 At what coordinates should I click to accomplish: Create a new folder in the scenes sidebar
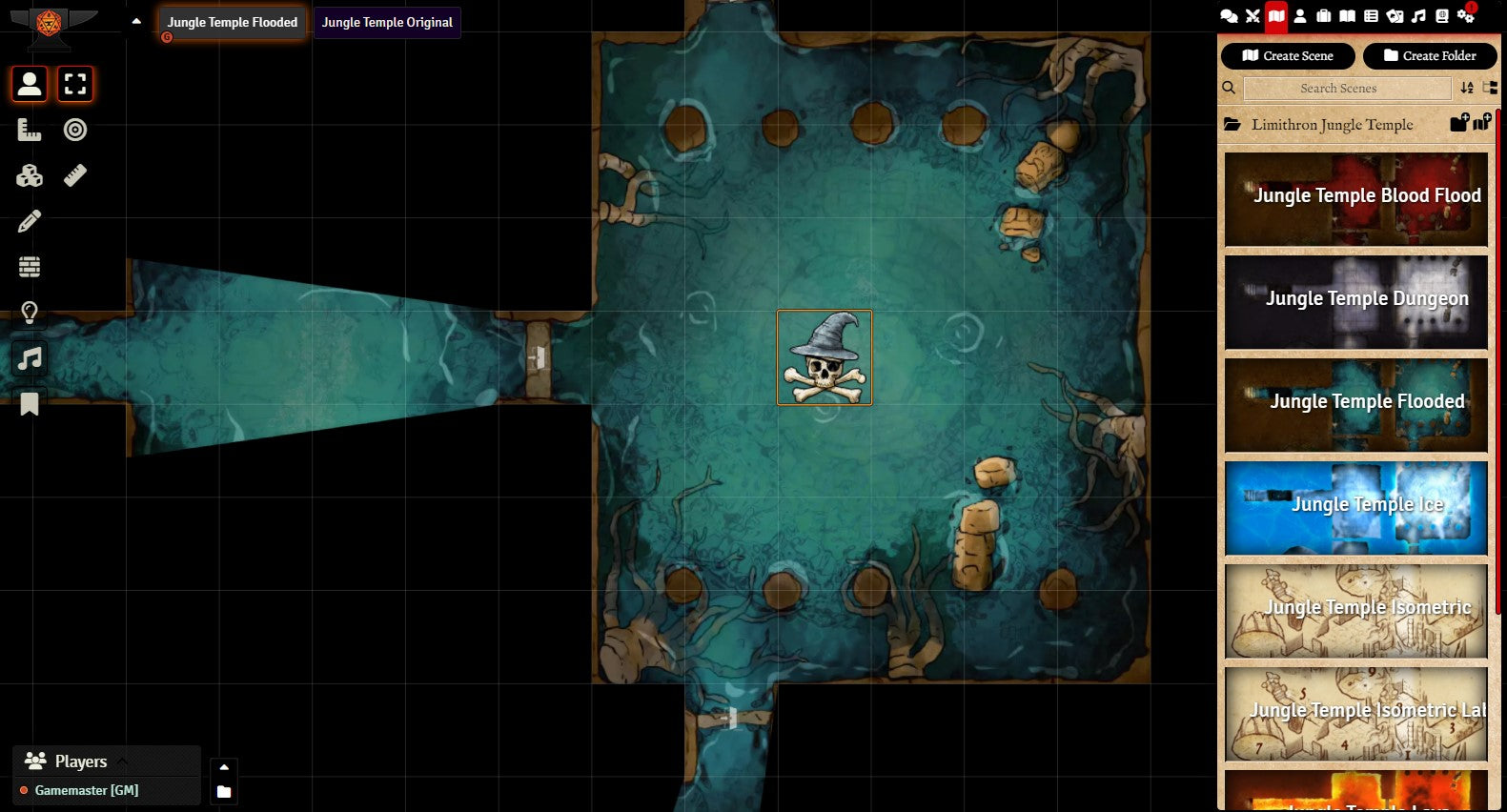click(1430, 56)
